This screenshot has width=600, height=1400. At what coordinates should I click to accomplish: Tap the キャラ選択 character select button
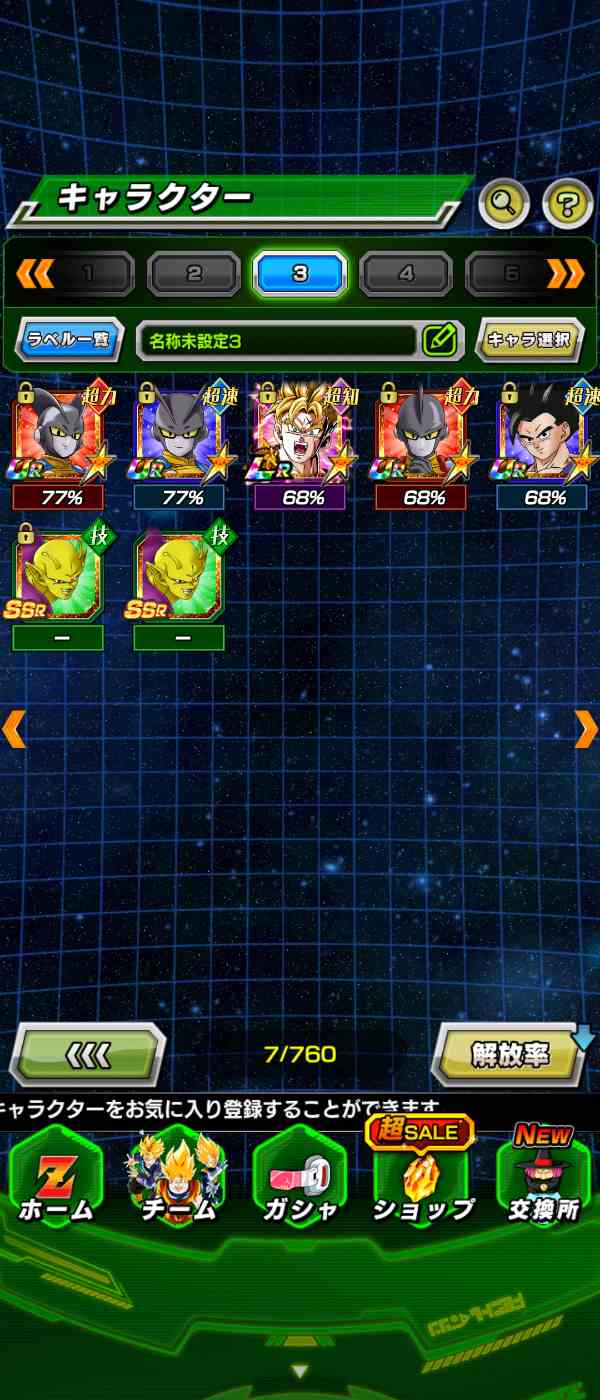[x=529, y=340]
